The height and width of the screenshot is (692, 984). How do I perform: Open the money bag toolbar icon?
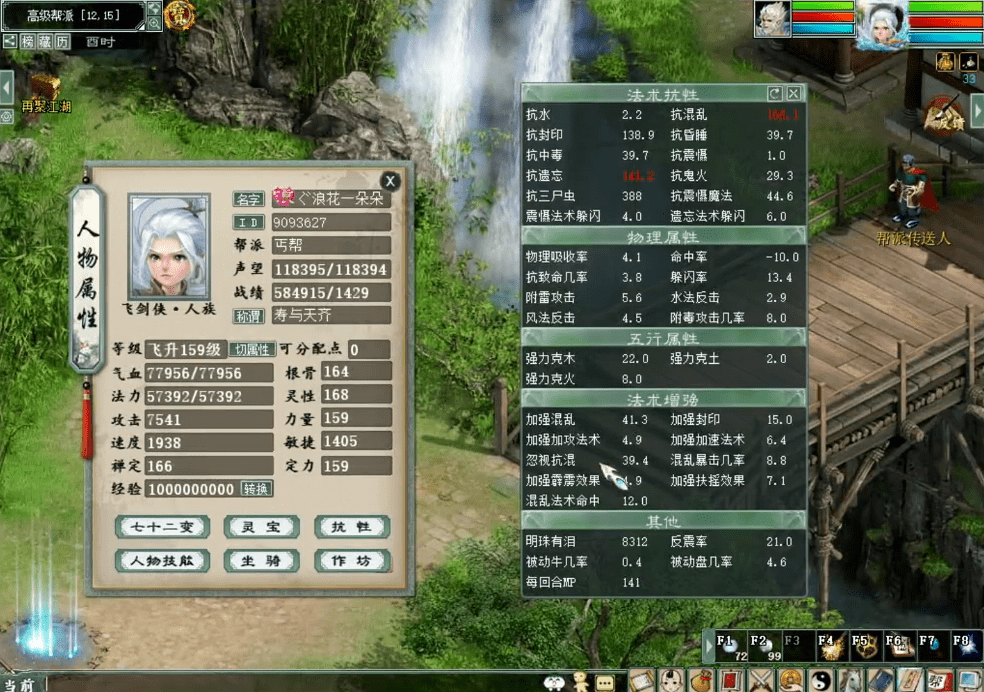pos(702,681)
